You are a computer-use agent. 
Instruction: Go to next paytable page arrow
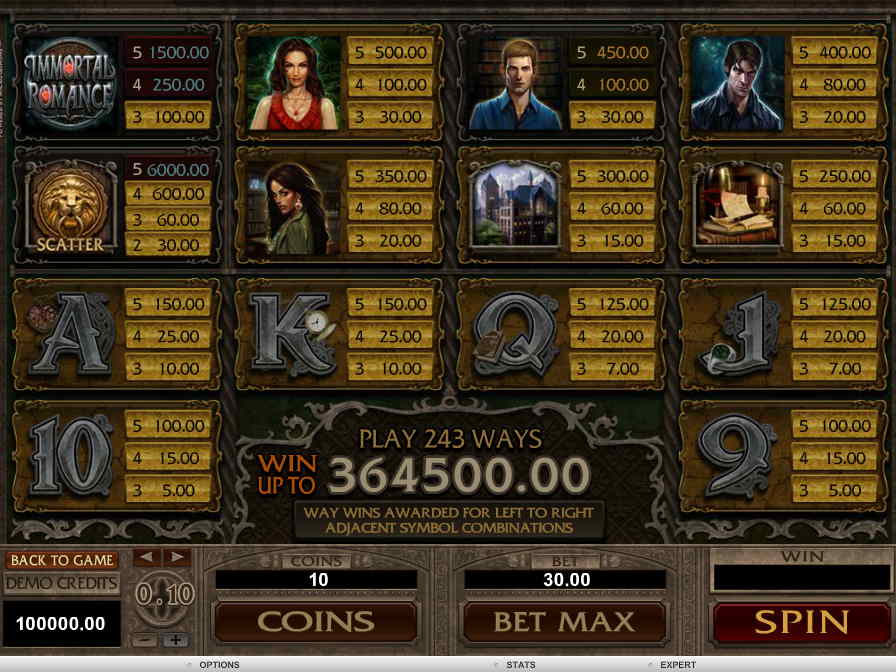(176, 556)
